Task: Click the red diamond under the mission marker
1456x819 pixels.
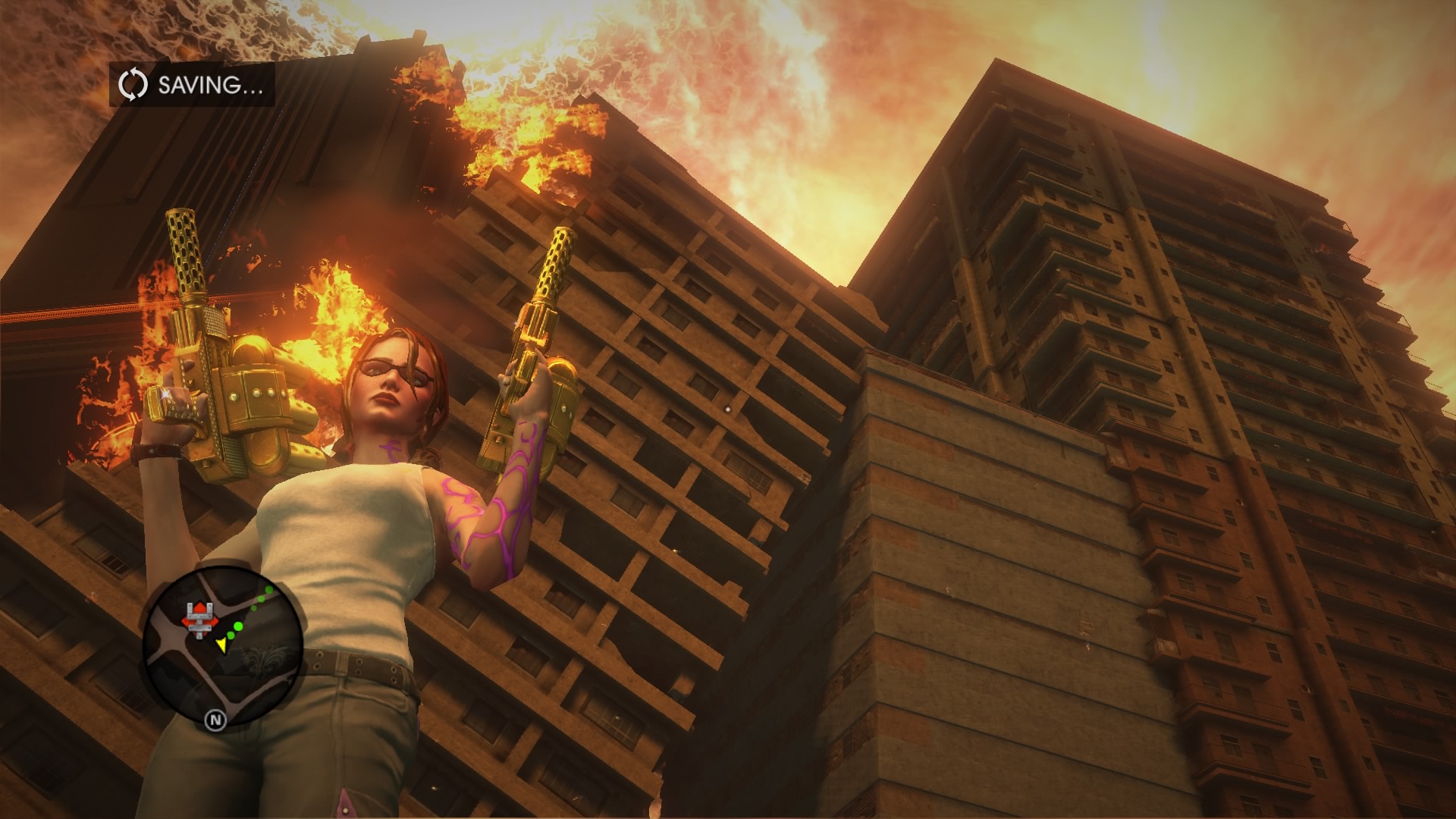Action: (200, 624)
